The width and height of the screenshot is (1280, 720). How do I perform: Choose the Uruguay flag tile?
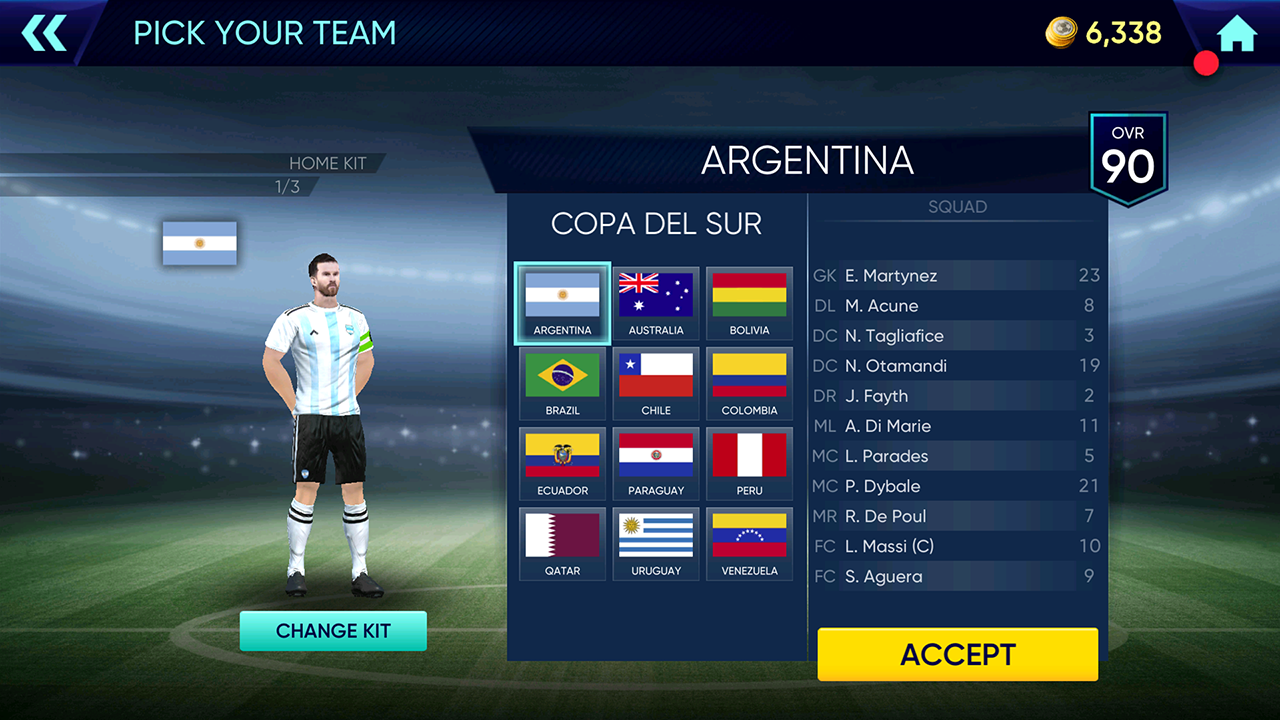click(656, 544)
